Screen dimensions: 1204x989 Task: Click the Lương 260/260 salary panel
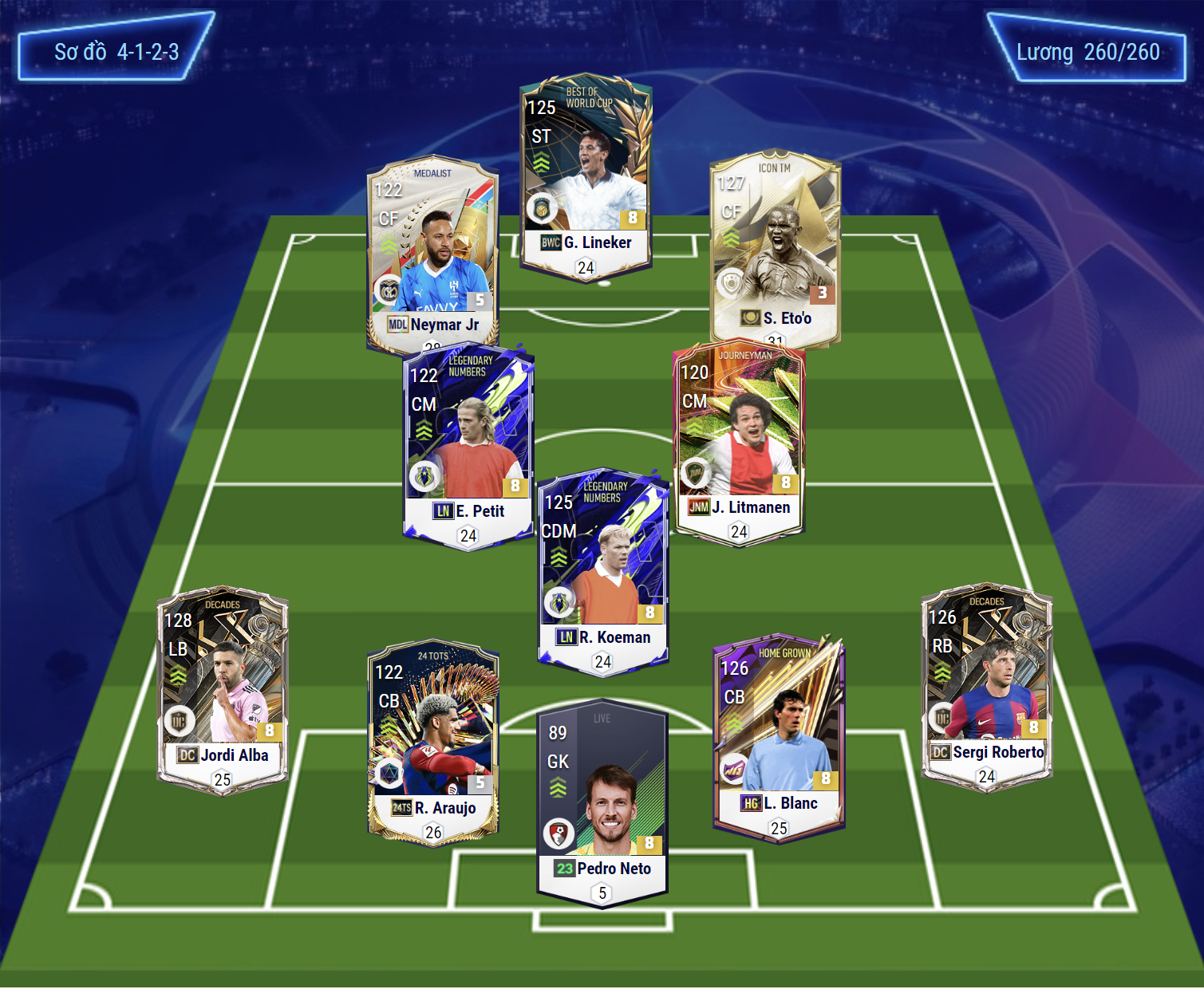pos(1087,49)
